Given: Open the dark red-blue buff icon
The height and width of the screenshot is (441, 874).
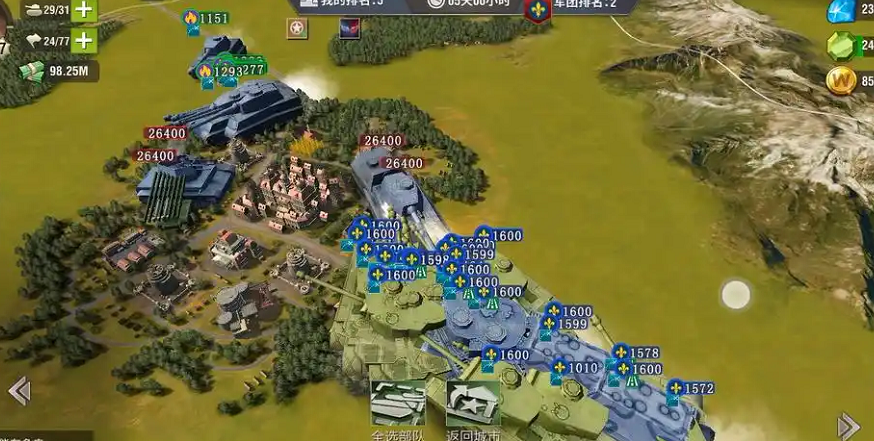Looking at the screenshot, I should [349, 29].
